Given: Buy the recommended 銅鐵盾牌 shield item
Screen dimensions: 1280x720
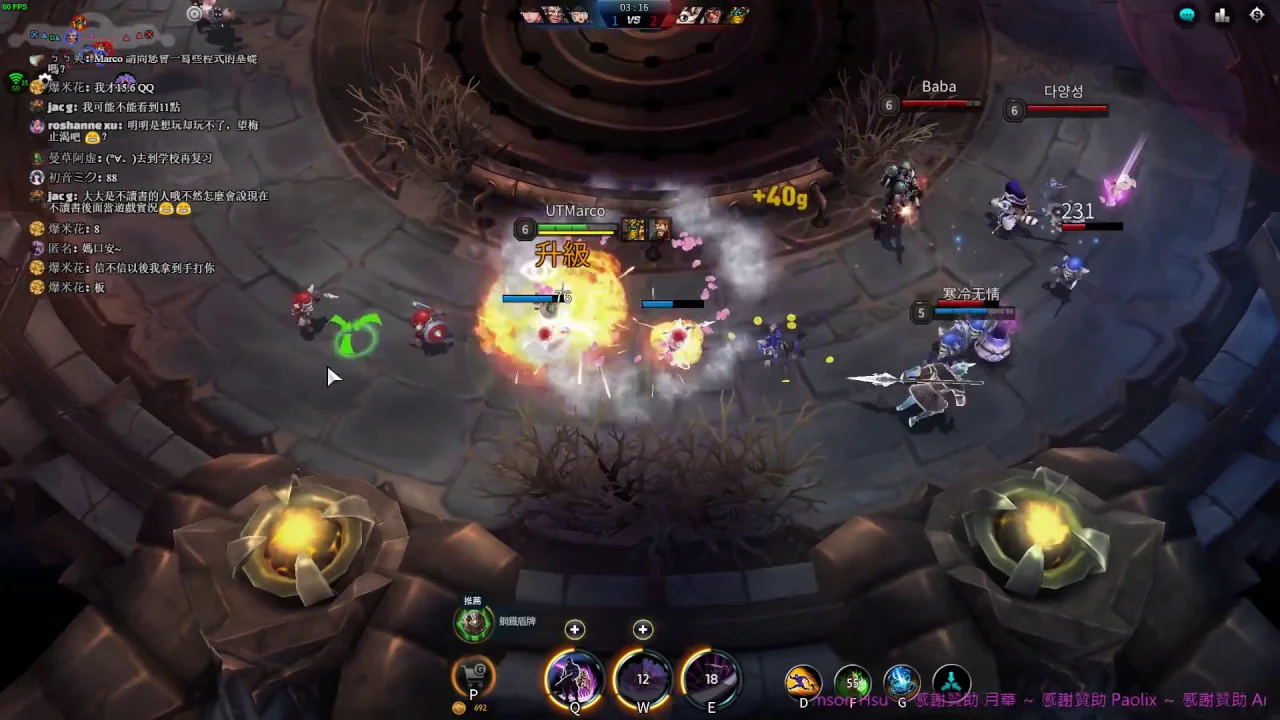Looking at the screenshot, I should pyautogui.click(x=473, y=622).
